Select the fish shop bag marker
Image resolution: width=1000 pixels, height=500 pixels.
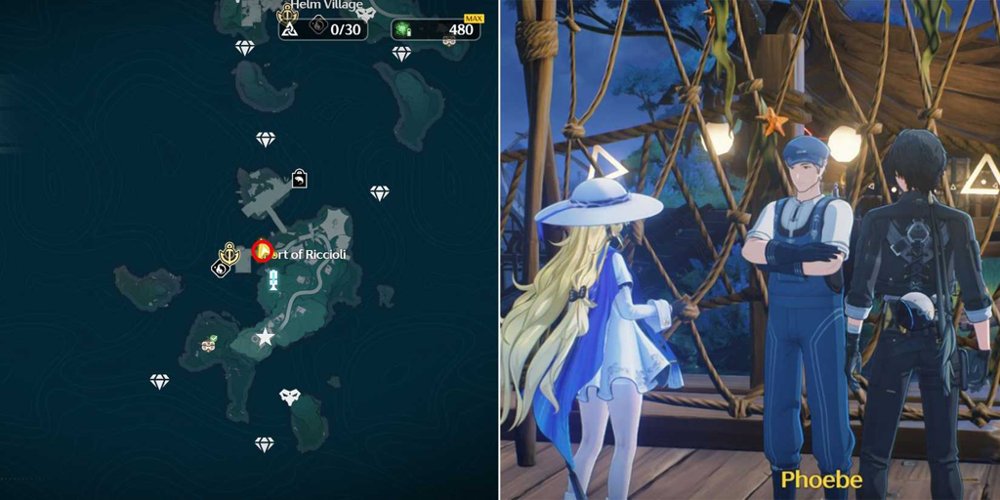pos(299,179)
